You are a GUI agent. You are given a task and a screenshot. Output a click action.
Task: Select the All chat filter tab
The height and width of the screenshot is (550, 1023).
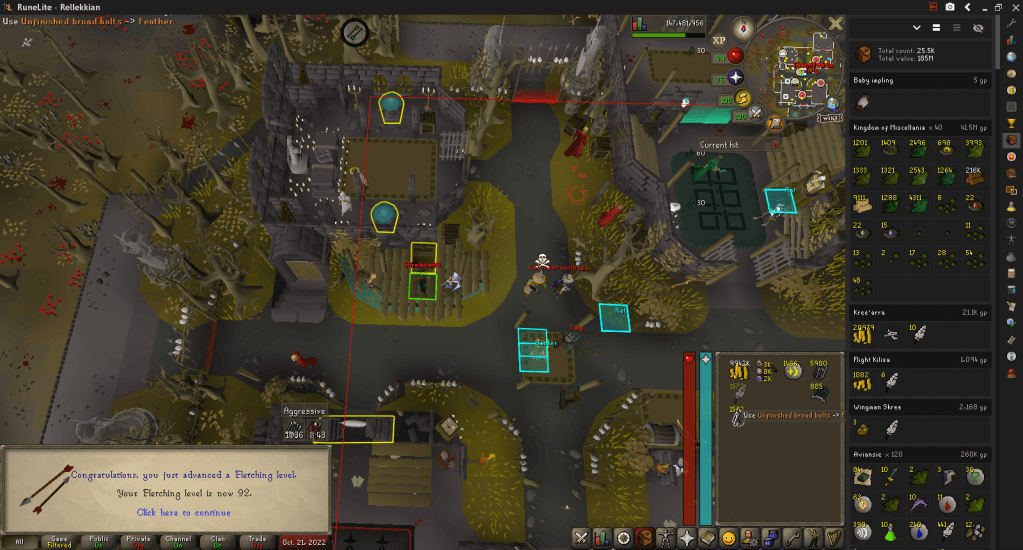point(19,542)
